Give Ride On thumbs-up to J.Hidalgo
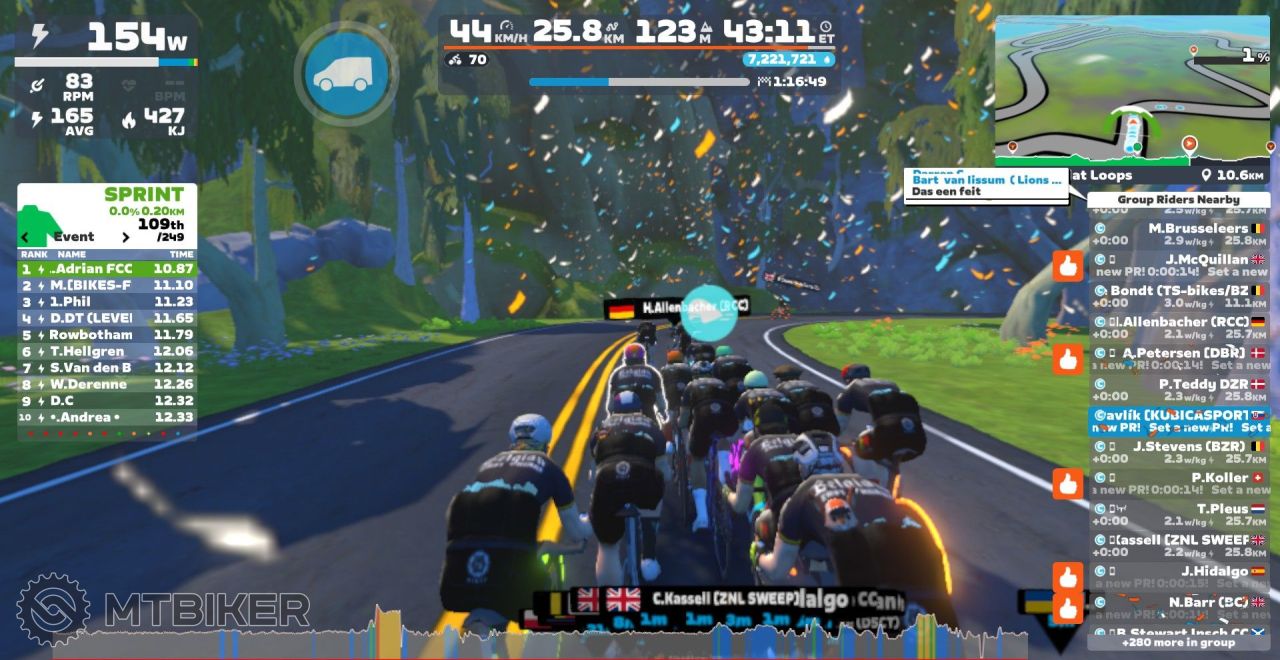This screenshot has width=1280, height=660. pyautogui.click(x=1068, y=577)
